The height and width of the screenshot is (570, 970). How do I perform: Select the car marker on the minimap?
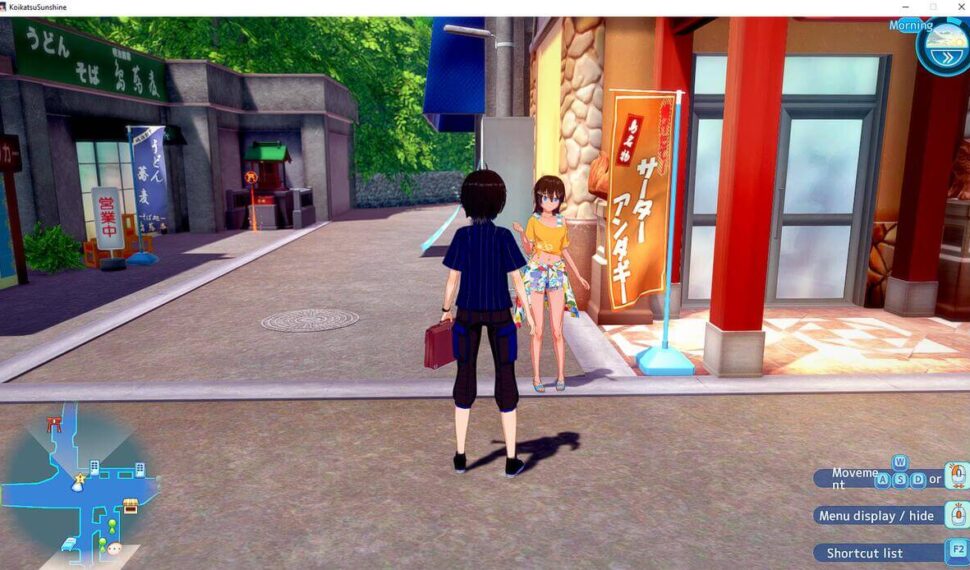pyautogui.click(x=68, y=544)
